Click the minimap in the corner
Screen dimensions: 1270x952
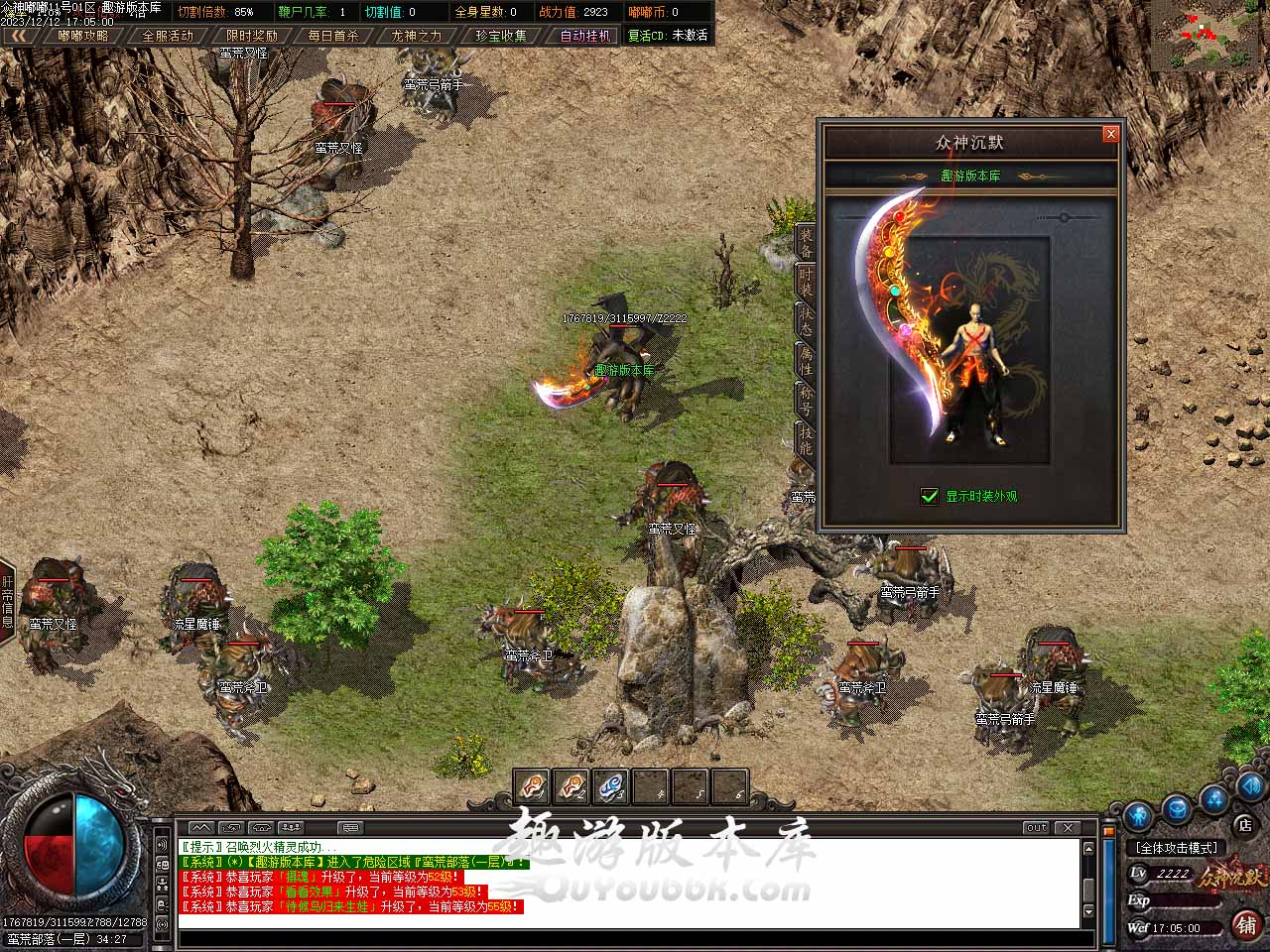[x=1209, y=36]
